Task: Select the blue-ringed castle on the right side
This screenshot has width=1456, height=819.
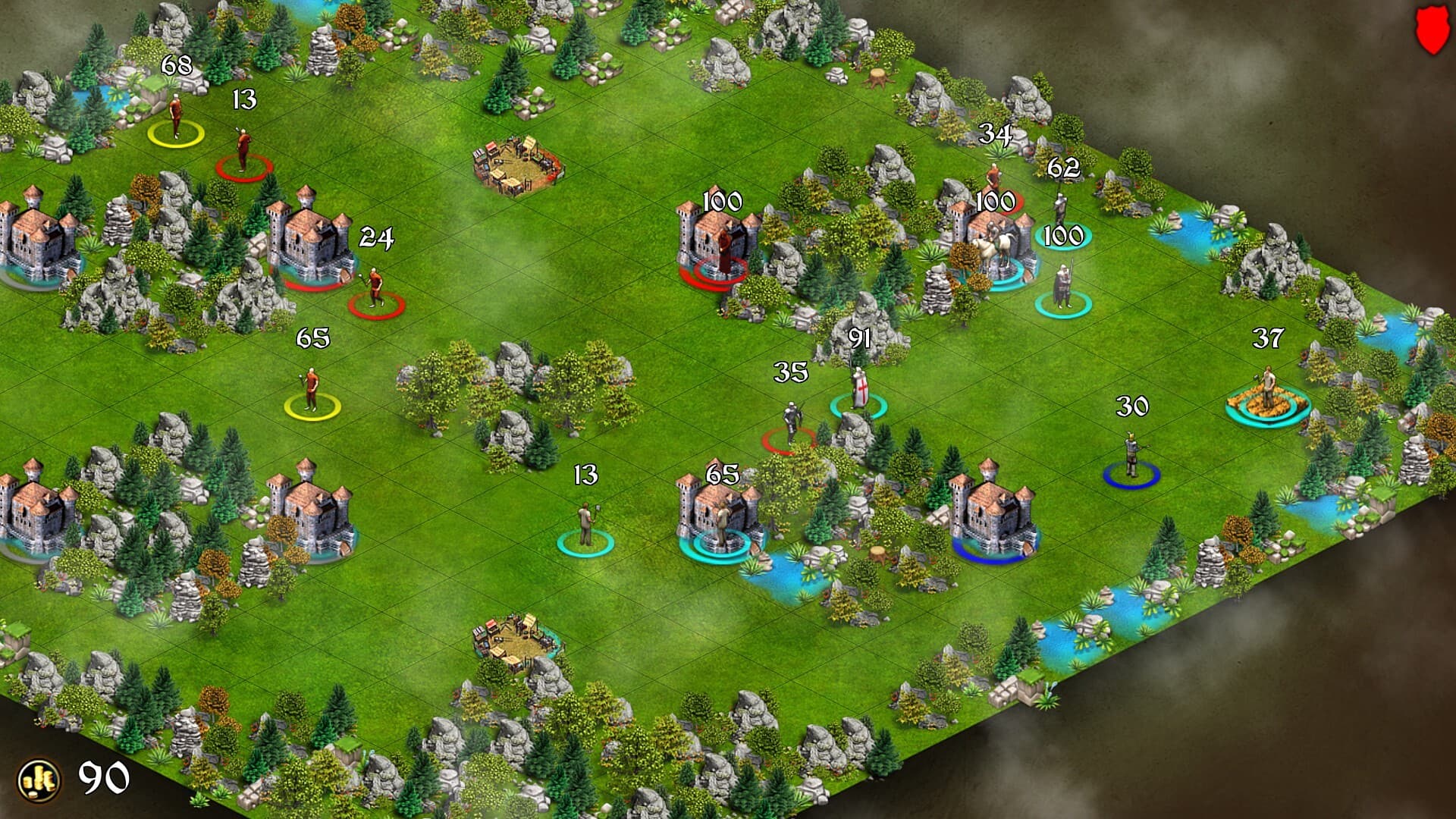Action: (993, 516)
